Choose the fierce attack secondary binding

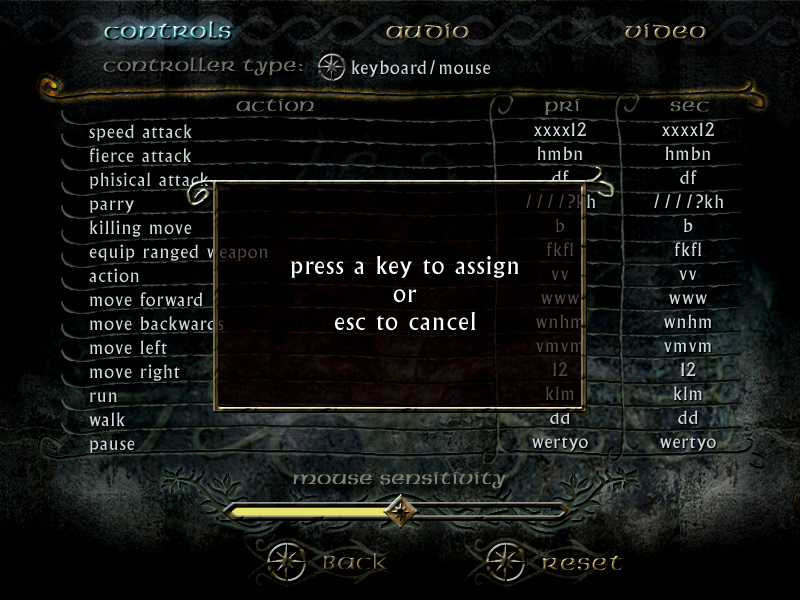(x=688, y=154)
